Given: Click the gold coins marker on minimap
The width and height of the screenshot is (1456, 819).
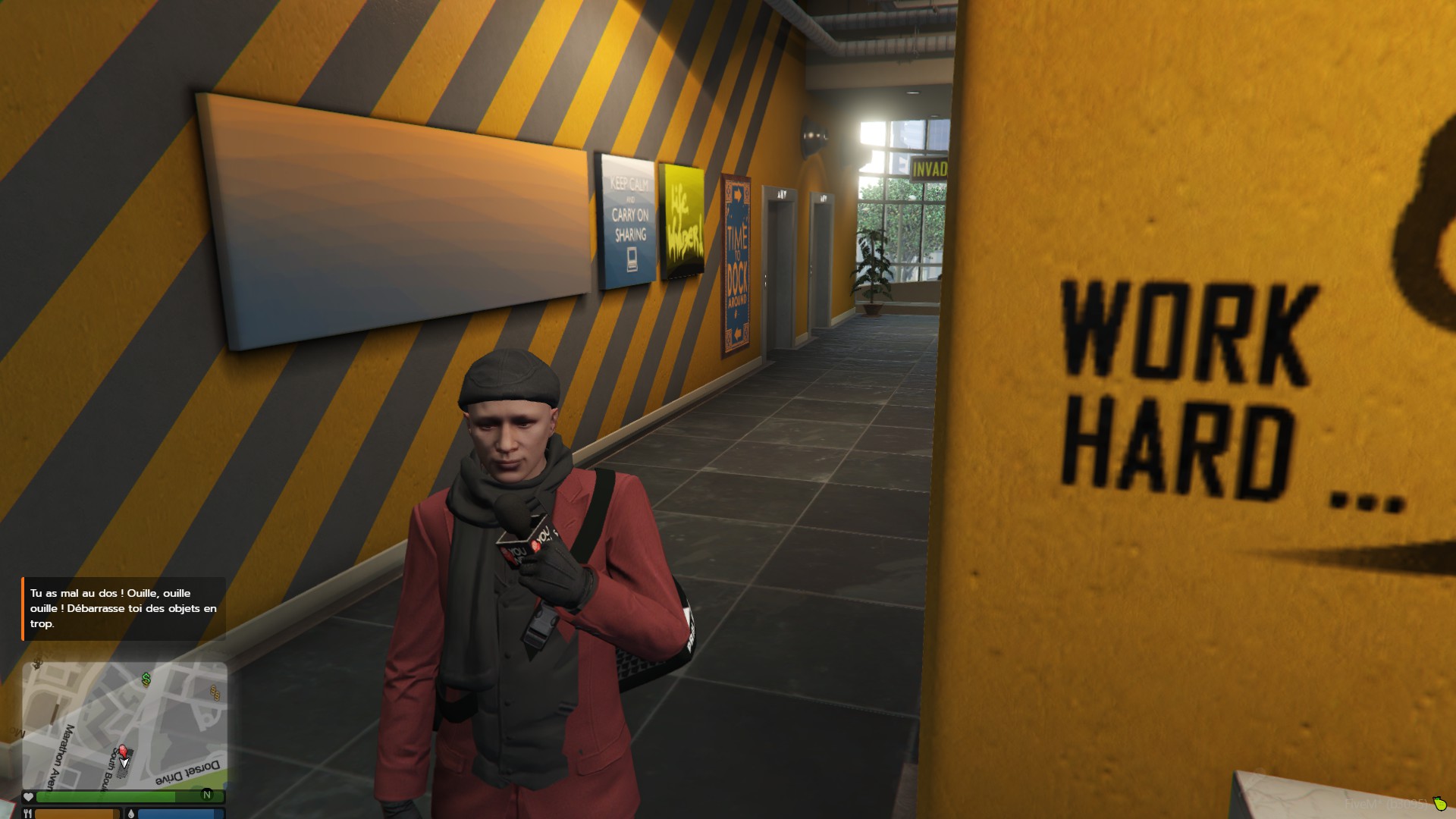Looking at the screenshot, I should [215, 692].
